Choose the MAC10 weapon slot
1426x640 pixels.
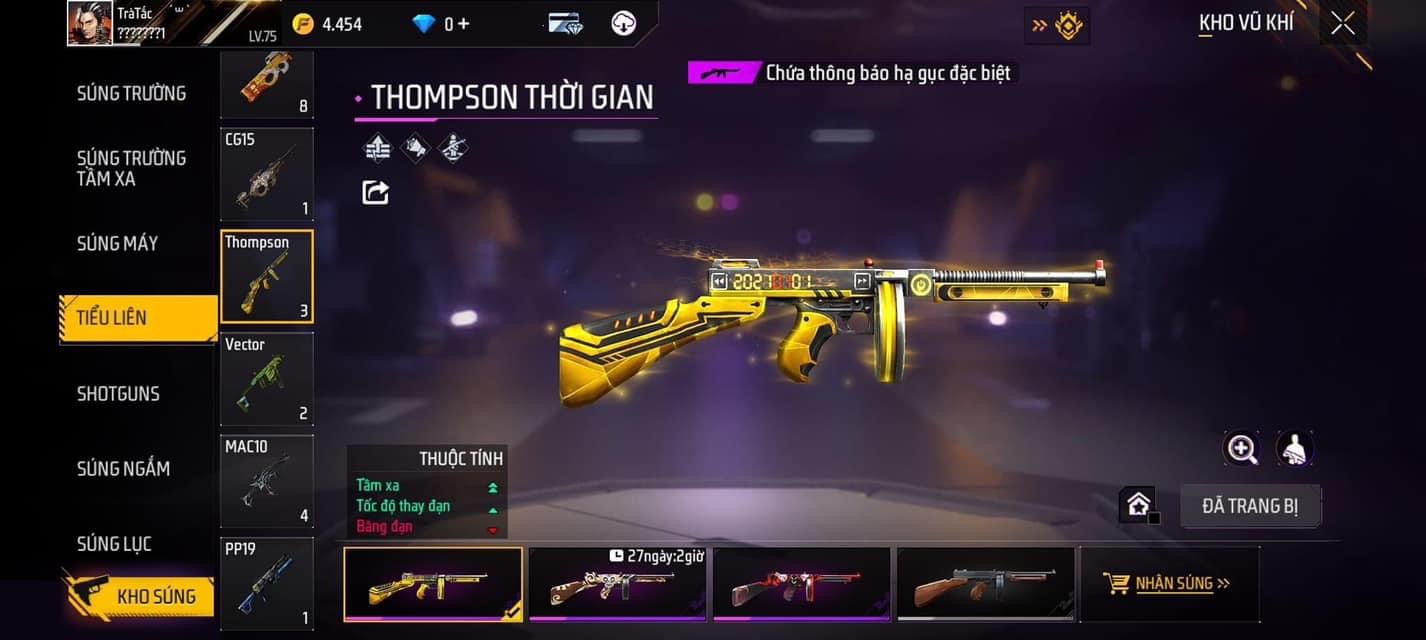point(266,481)
